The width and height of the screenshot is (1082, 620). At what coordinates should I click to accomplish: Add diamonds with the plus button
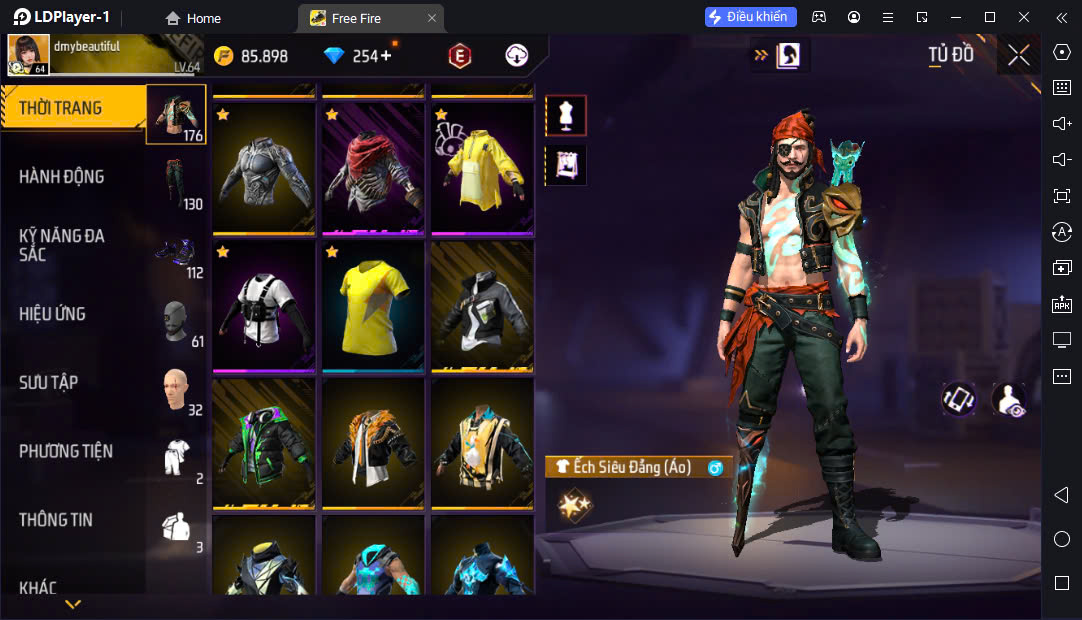click(386, 56)
